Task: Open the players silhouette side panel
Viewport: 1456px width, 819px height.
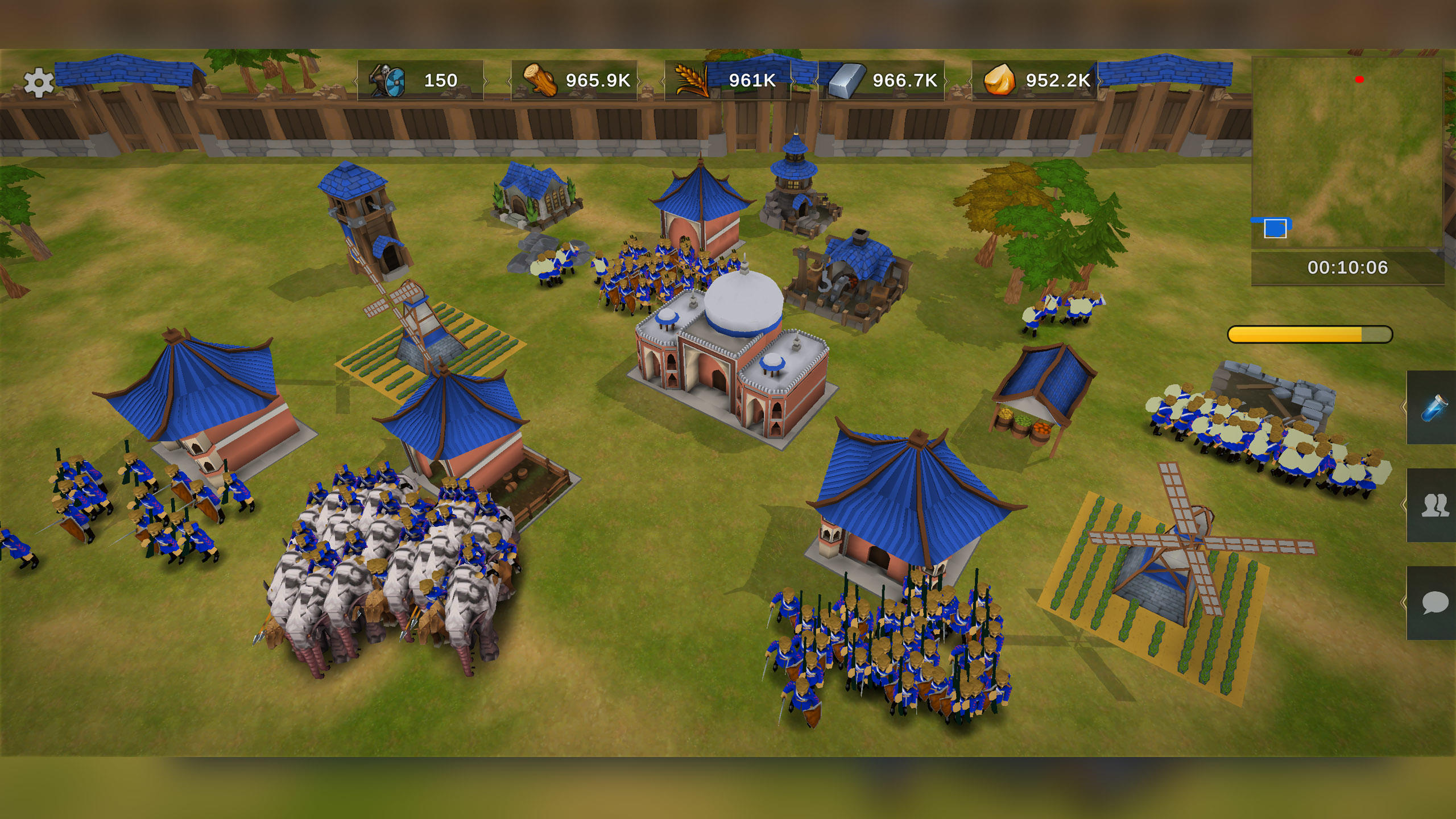Action: [1433, 505]
